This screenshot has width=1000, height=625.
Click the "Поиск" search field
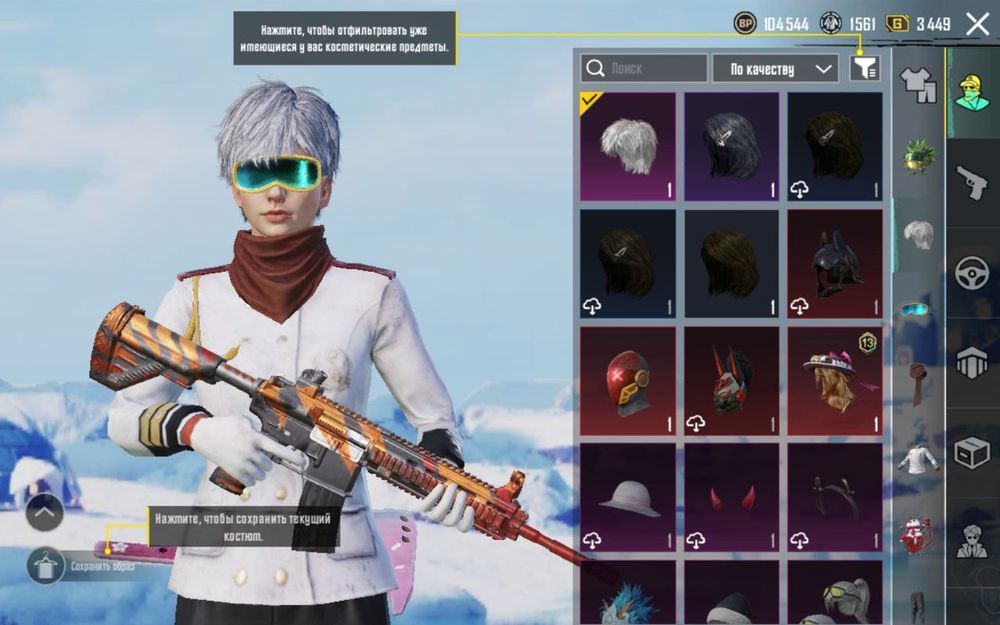point(644,68)
